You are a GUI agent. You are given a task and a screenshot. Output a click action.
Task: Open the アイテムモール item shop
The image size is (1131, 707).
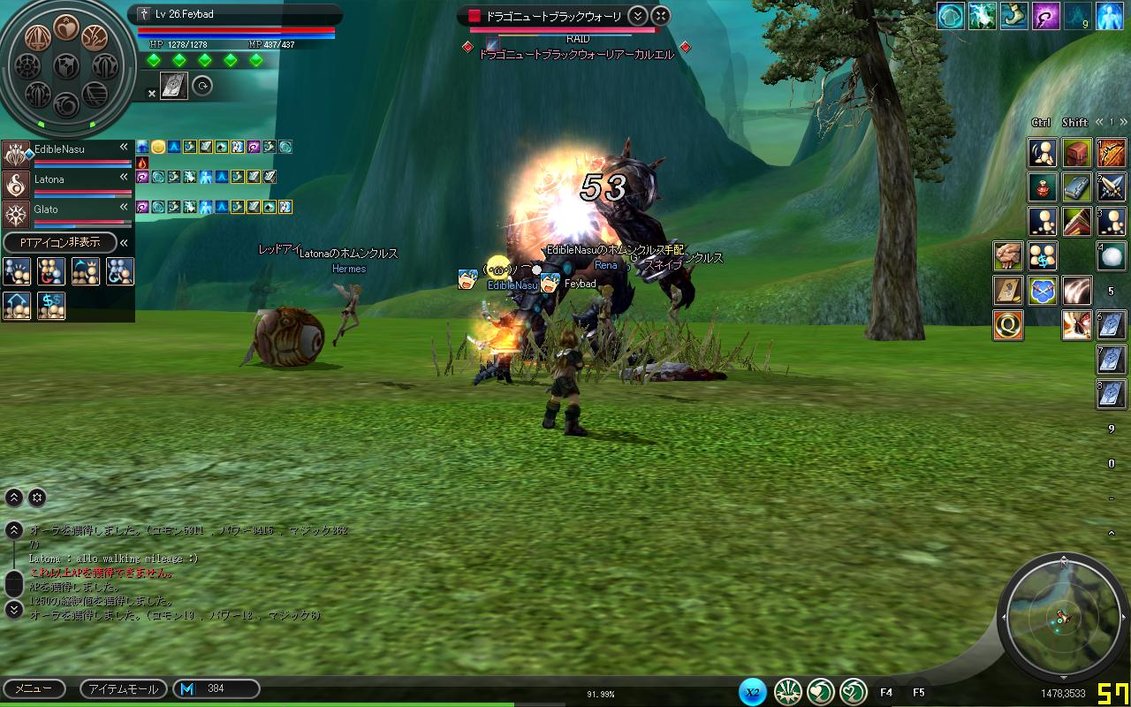(x=123, y=689)
